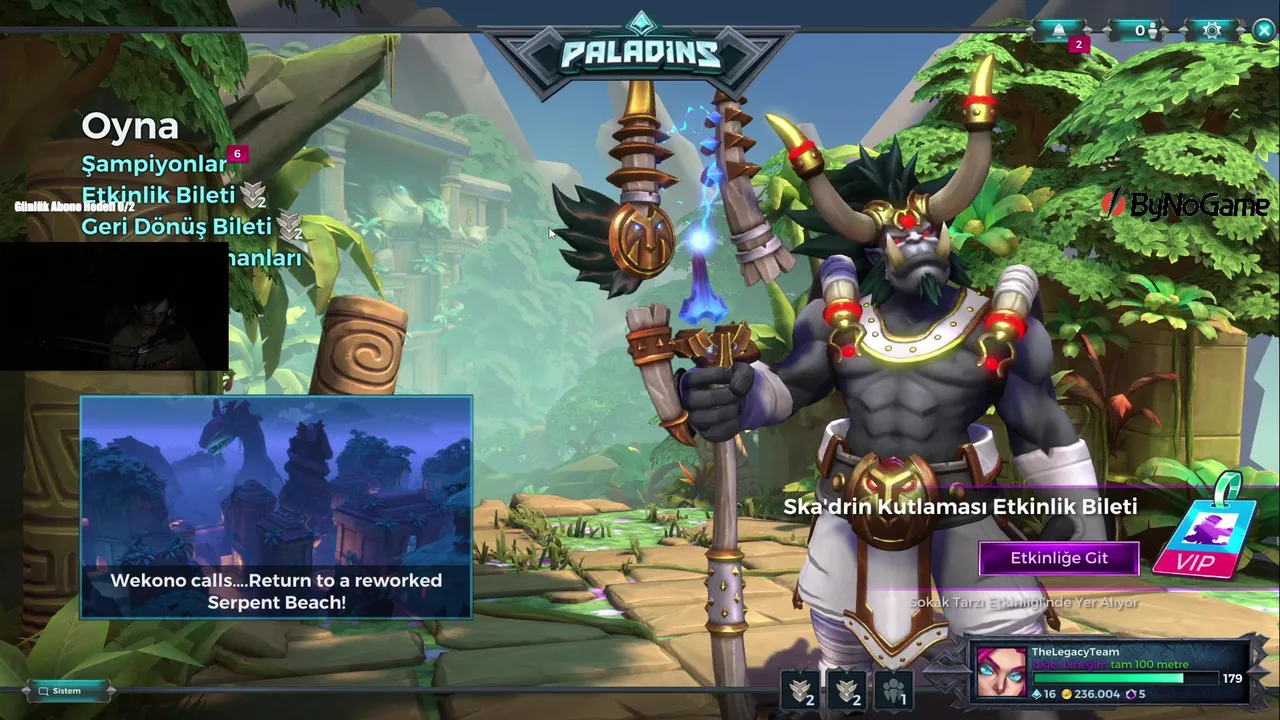This screenshot has height=720, width=1280.
Task: Open TheLegacyTeam player profile portrait
Action: point(1001,672)
